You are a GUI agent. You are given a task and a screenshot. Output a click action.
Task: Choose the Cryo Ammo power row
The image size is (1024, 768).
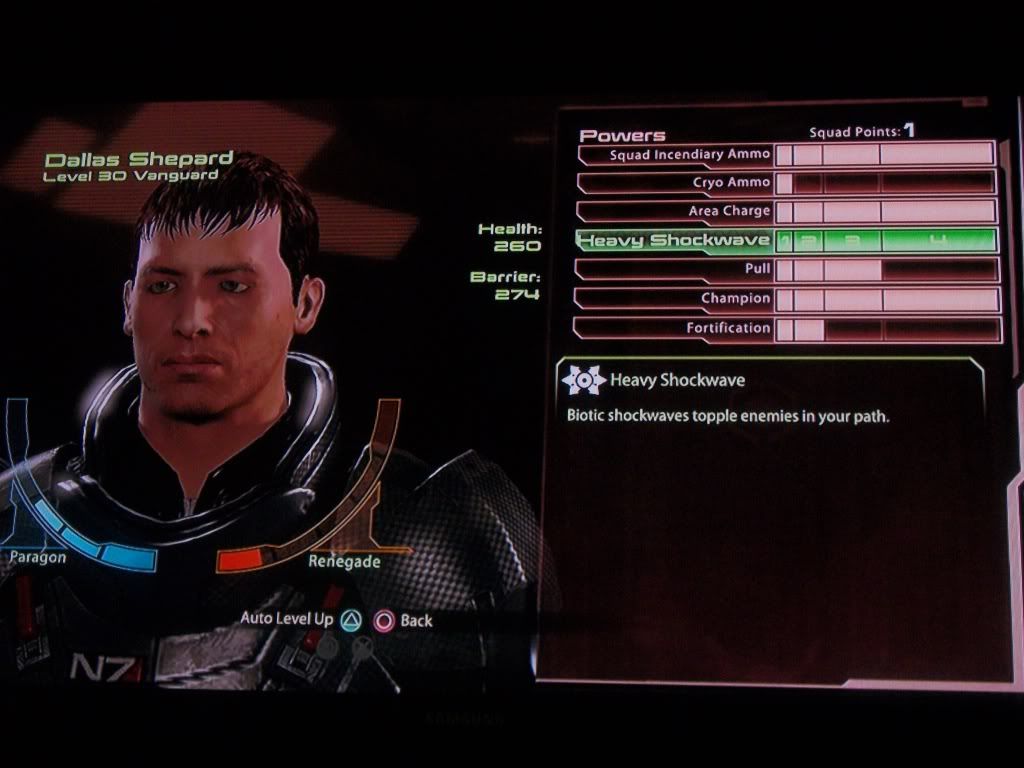tap(731, 183)
